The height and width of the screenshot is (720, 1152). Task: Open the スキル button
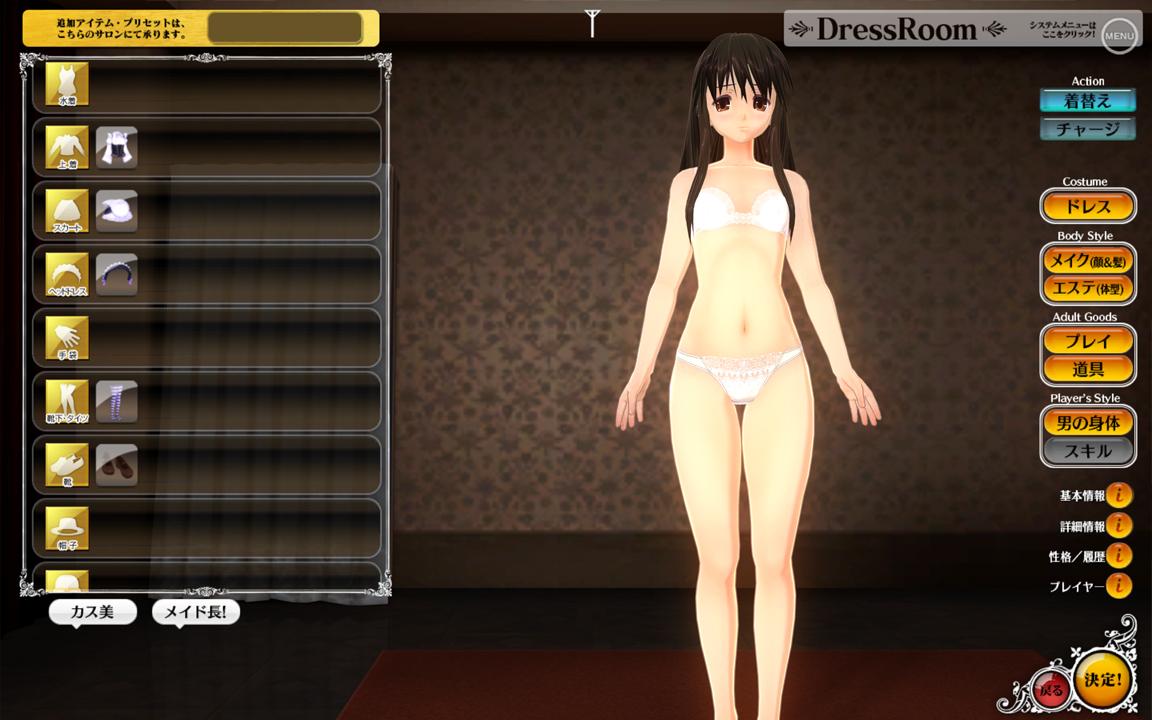[1088, 451]
